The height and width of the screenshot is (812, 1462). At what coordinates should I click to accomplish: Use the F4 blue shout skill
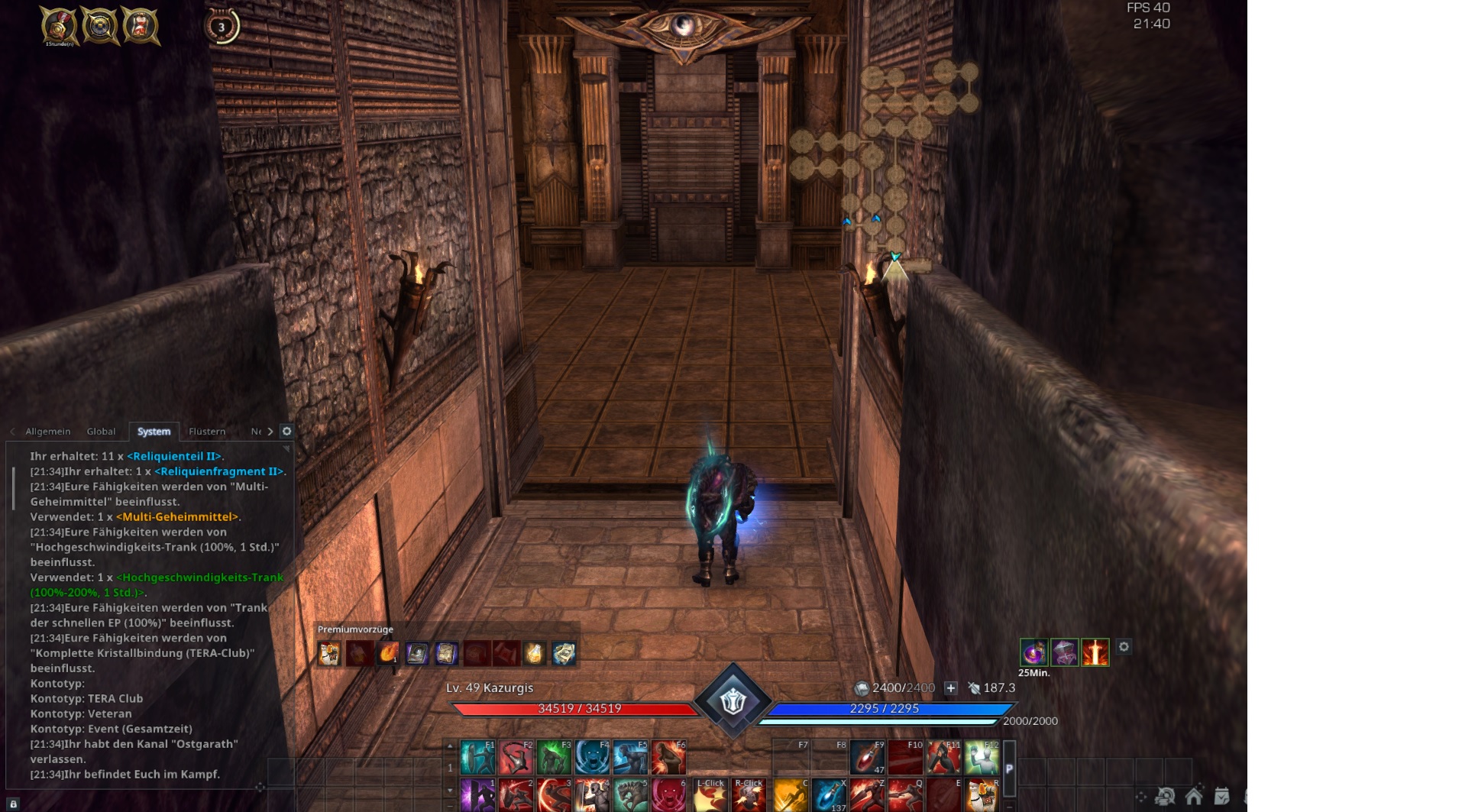click(x=593, y=757)
